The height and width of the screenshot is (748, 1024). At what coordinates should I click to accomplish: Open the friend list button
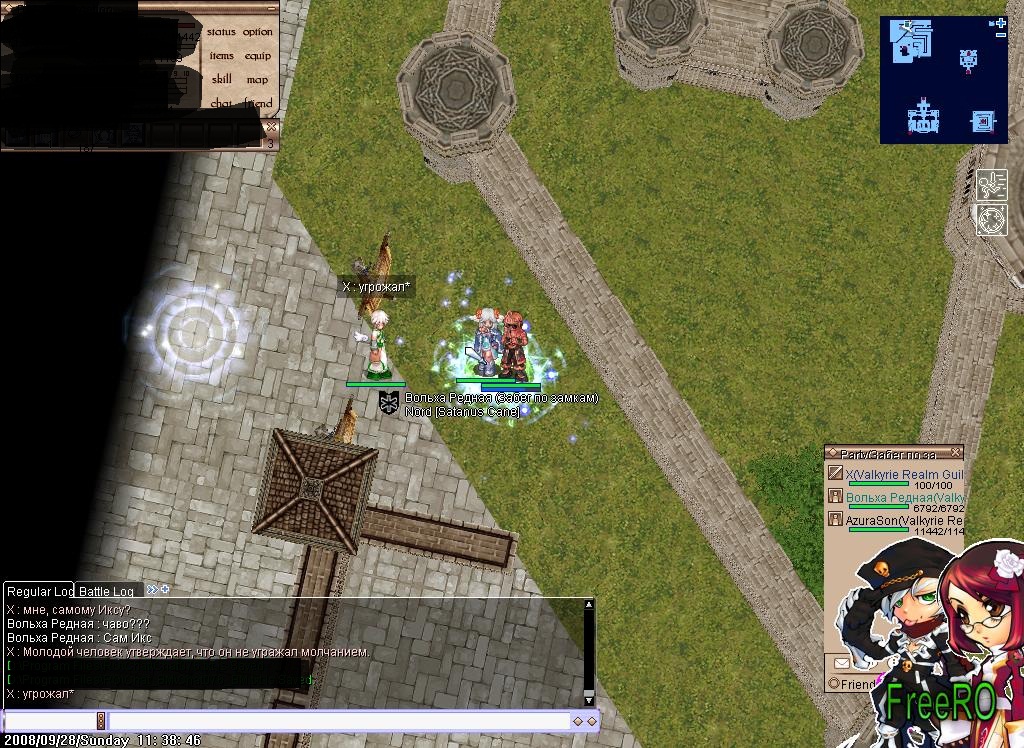click(258, 103)
